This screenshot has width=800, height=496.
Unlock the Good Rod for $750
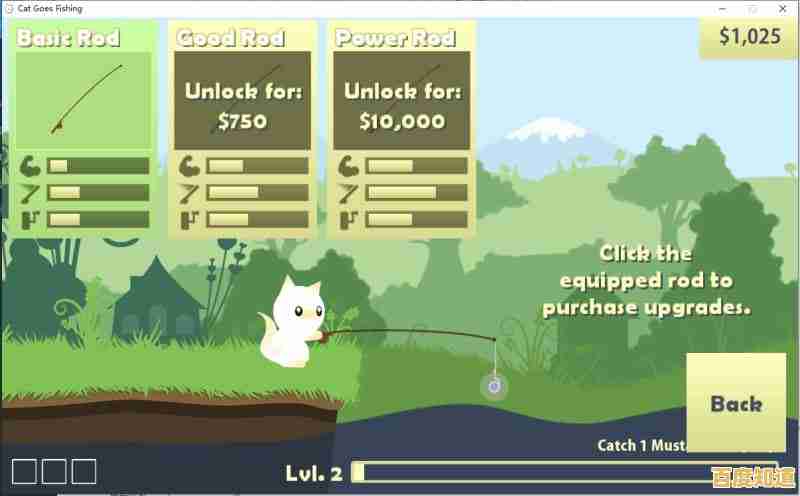242,106
